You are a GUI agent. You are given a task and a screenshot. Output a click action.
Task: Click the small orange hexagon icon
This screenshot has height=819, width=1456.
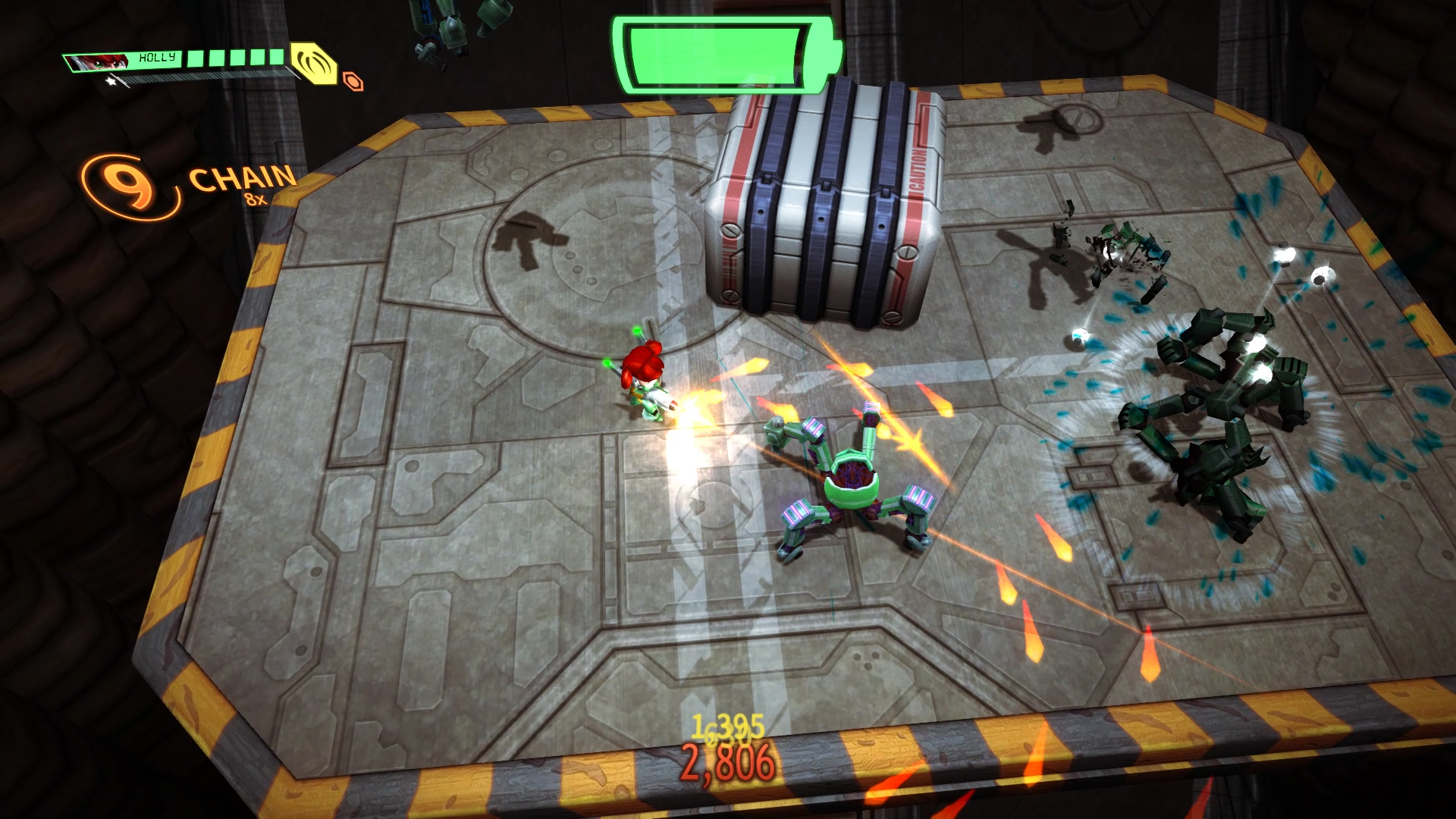pos(353,81)
